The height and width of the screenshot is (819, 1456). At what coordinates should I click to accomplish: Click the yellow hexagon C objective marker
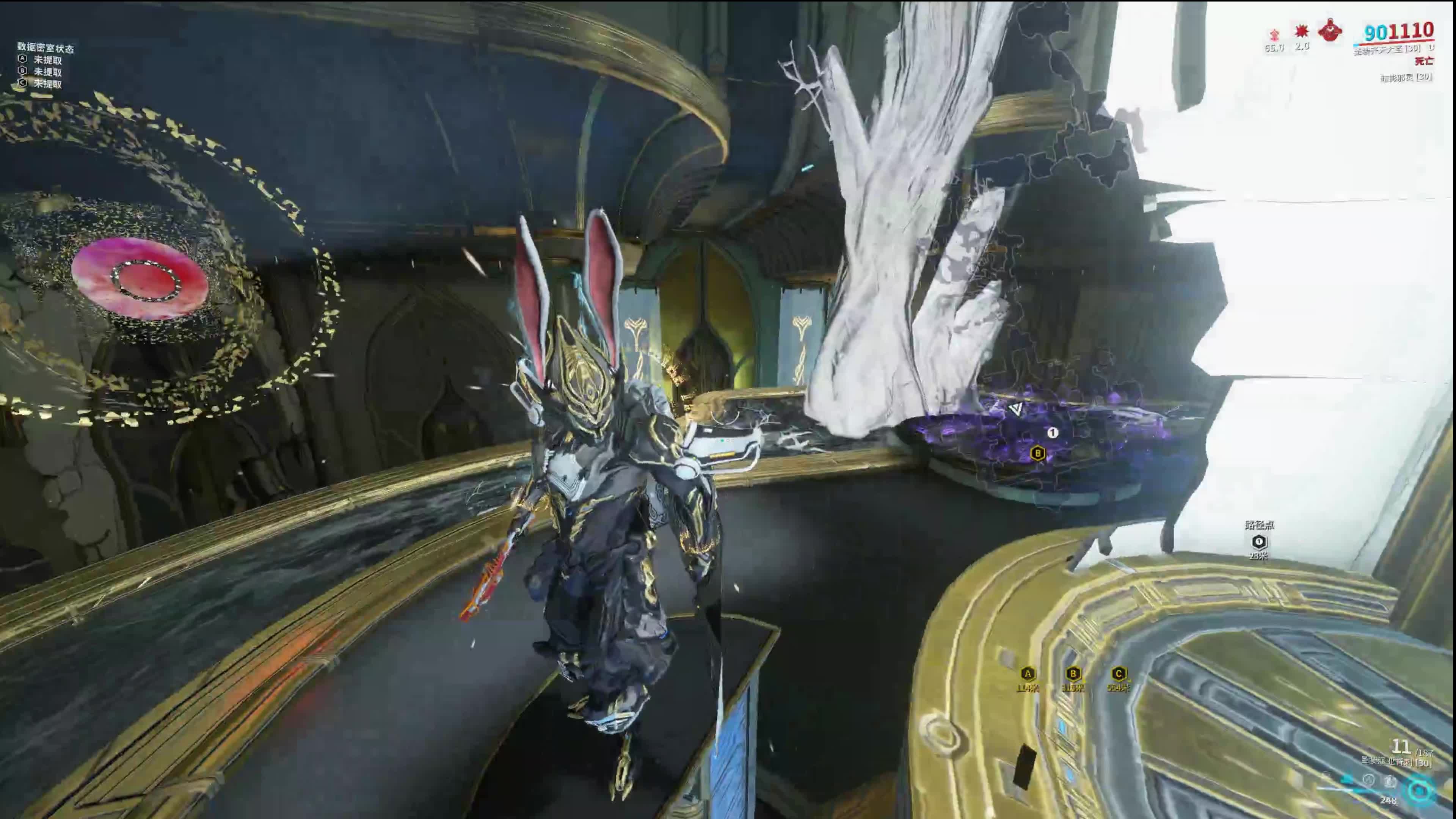point(1118,674)
